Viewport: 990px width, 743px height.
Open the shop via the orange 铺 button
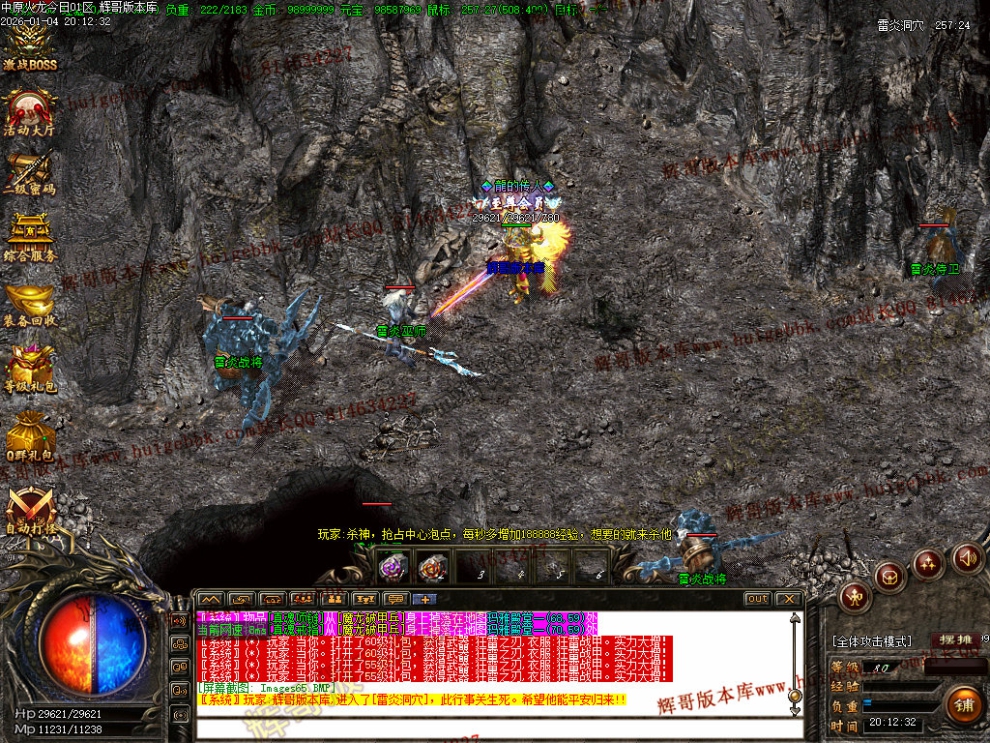point(964,706)
